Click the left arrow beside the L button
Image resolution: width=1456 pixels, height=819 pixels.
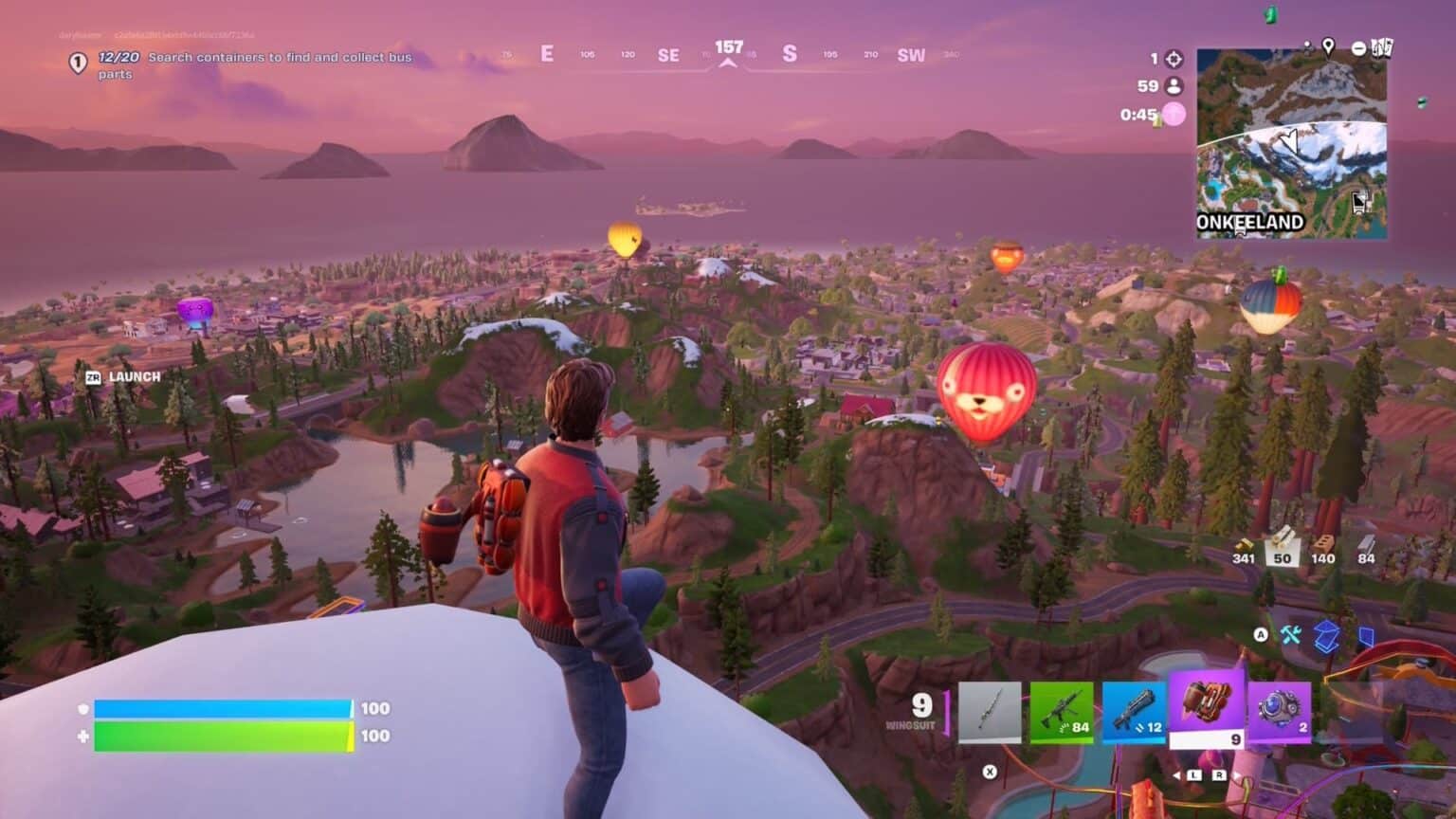click(x=1175, y=775)
